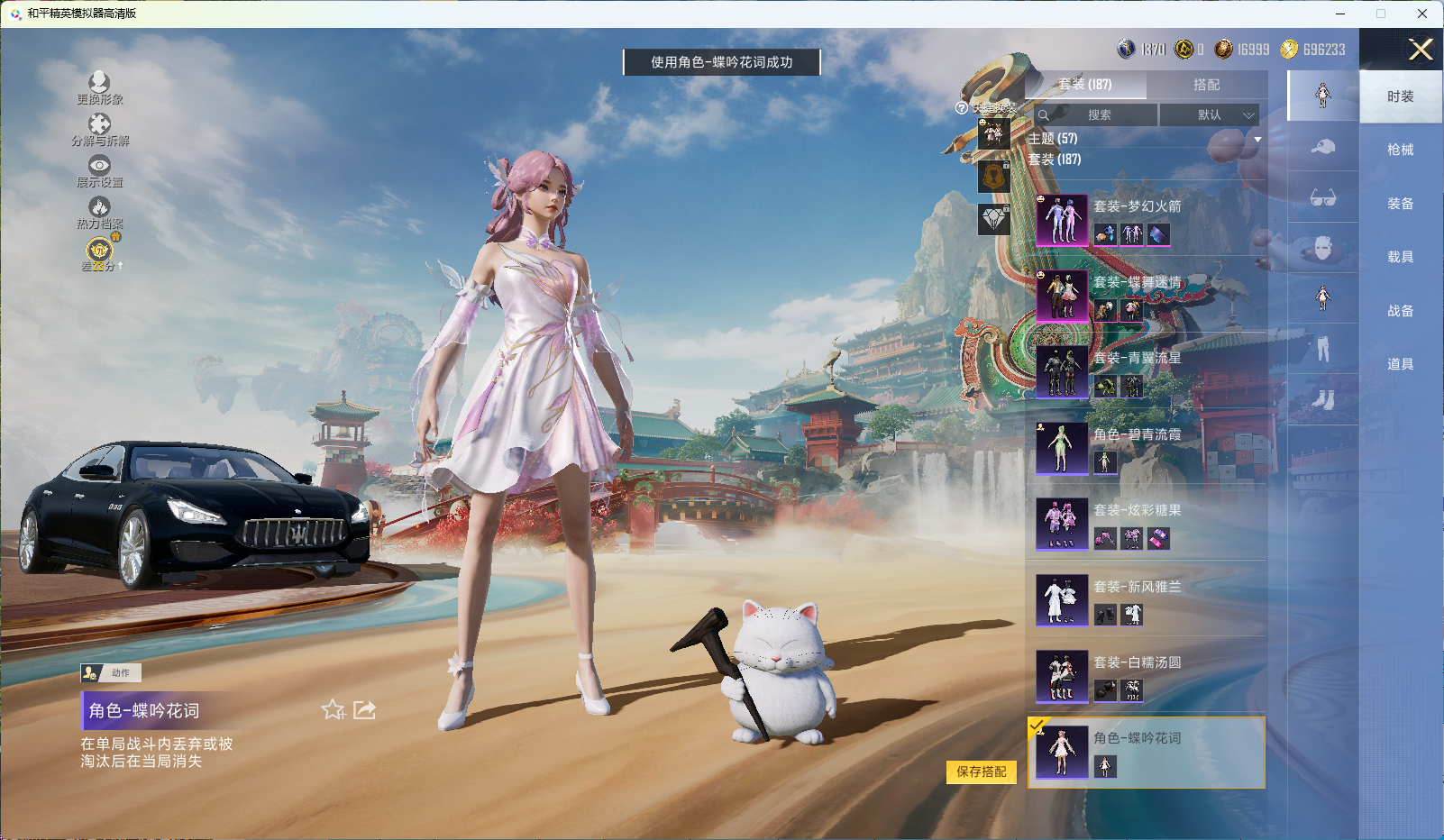
Task: Open the 默认 sort dropdown
Action: click(x=1209, y=115)
